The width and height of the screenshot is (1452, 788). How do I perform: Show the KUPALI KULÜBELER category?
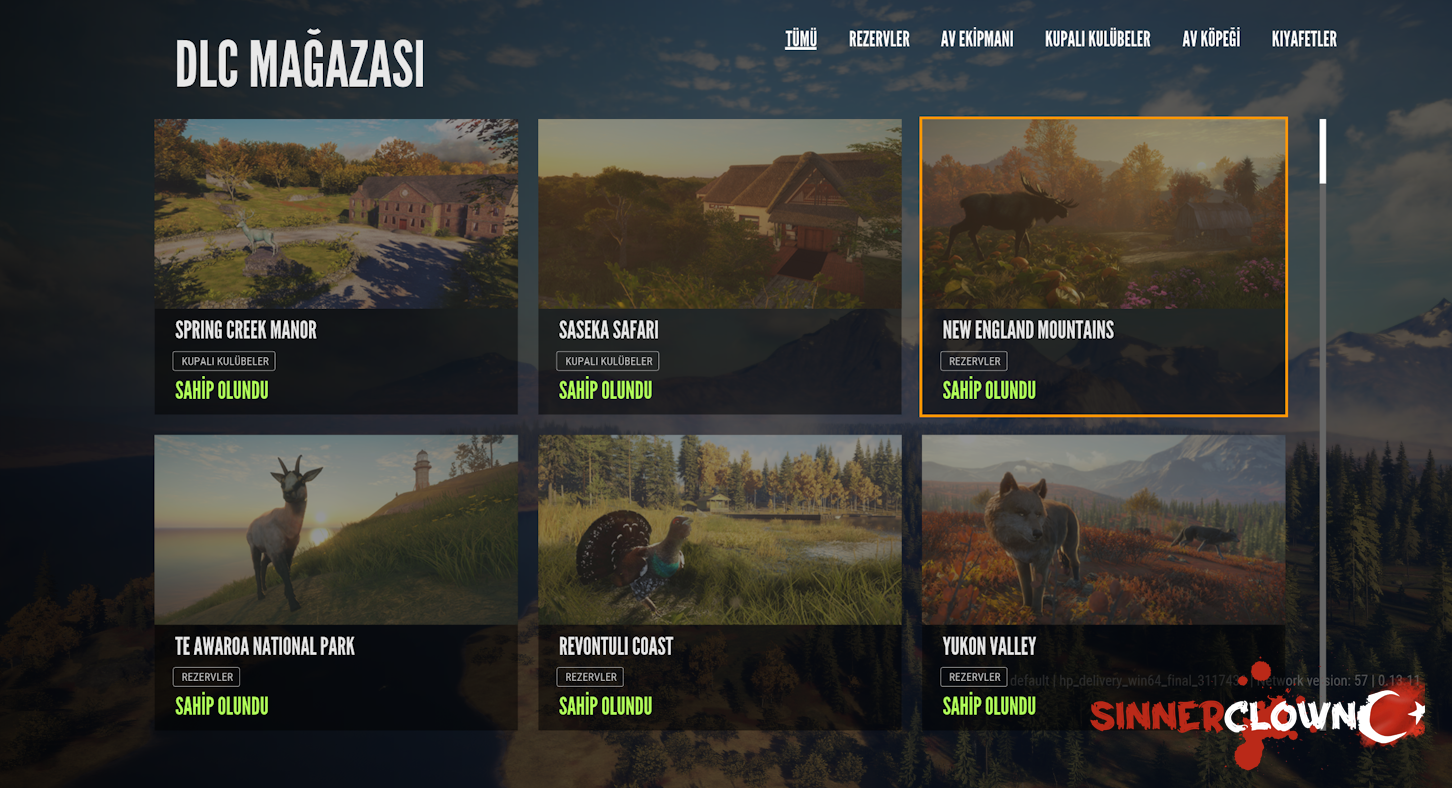[x=1097, y=40]
